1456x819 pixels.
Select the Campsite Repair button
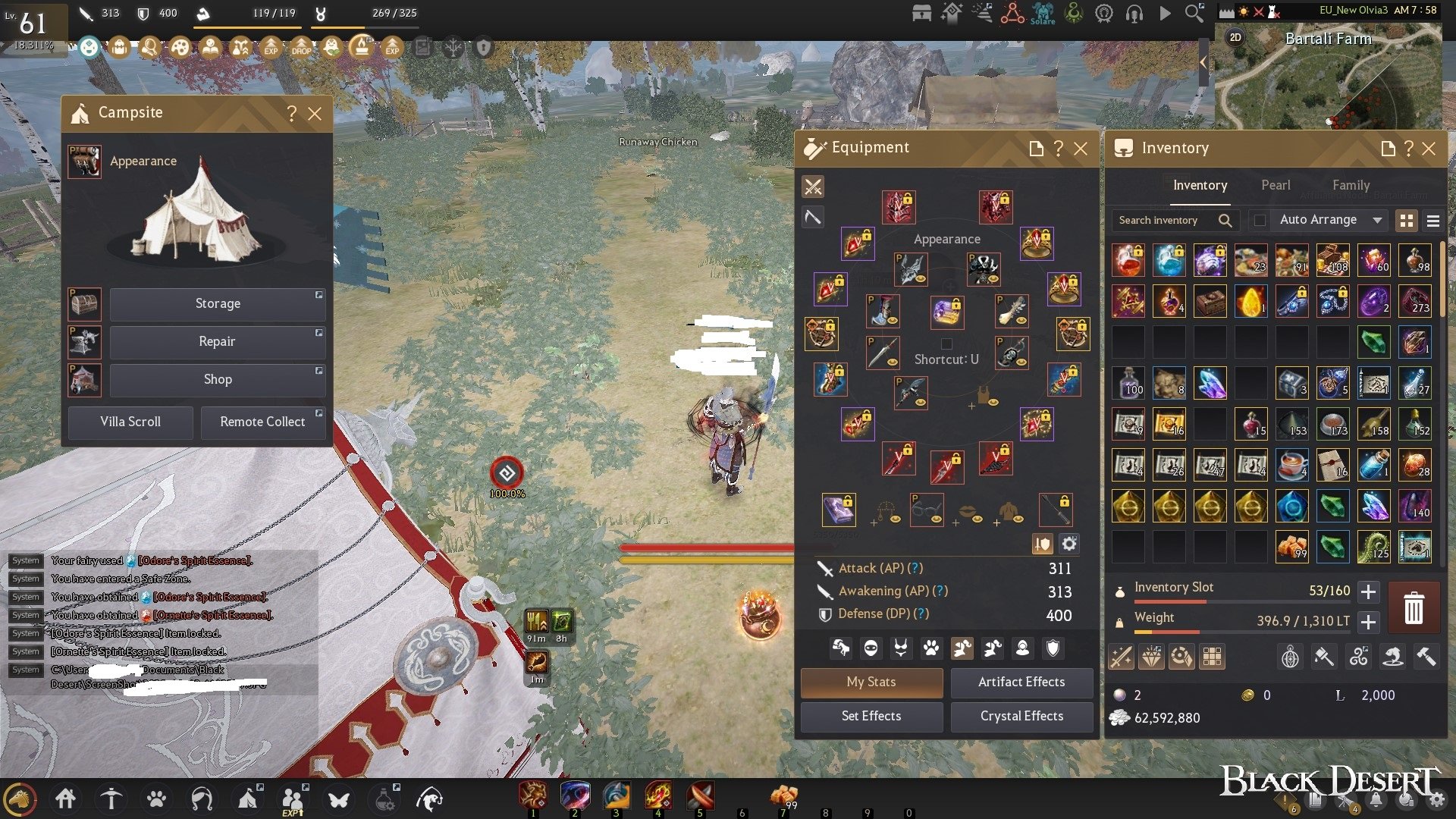[218, 341]
